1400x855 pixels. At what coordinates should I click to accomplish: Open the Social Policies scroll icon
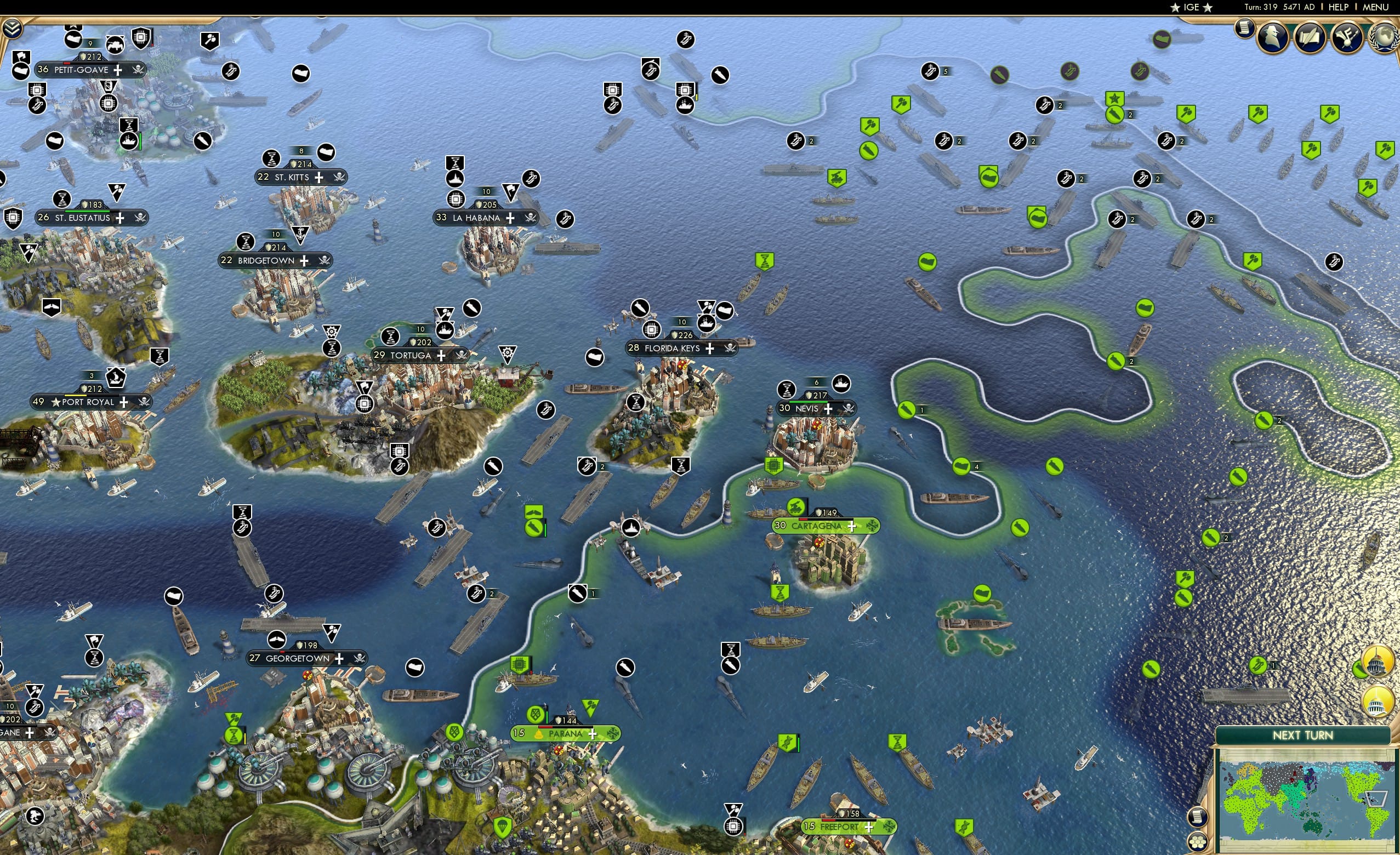coord(1308,37)
